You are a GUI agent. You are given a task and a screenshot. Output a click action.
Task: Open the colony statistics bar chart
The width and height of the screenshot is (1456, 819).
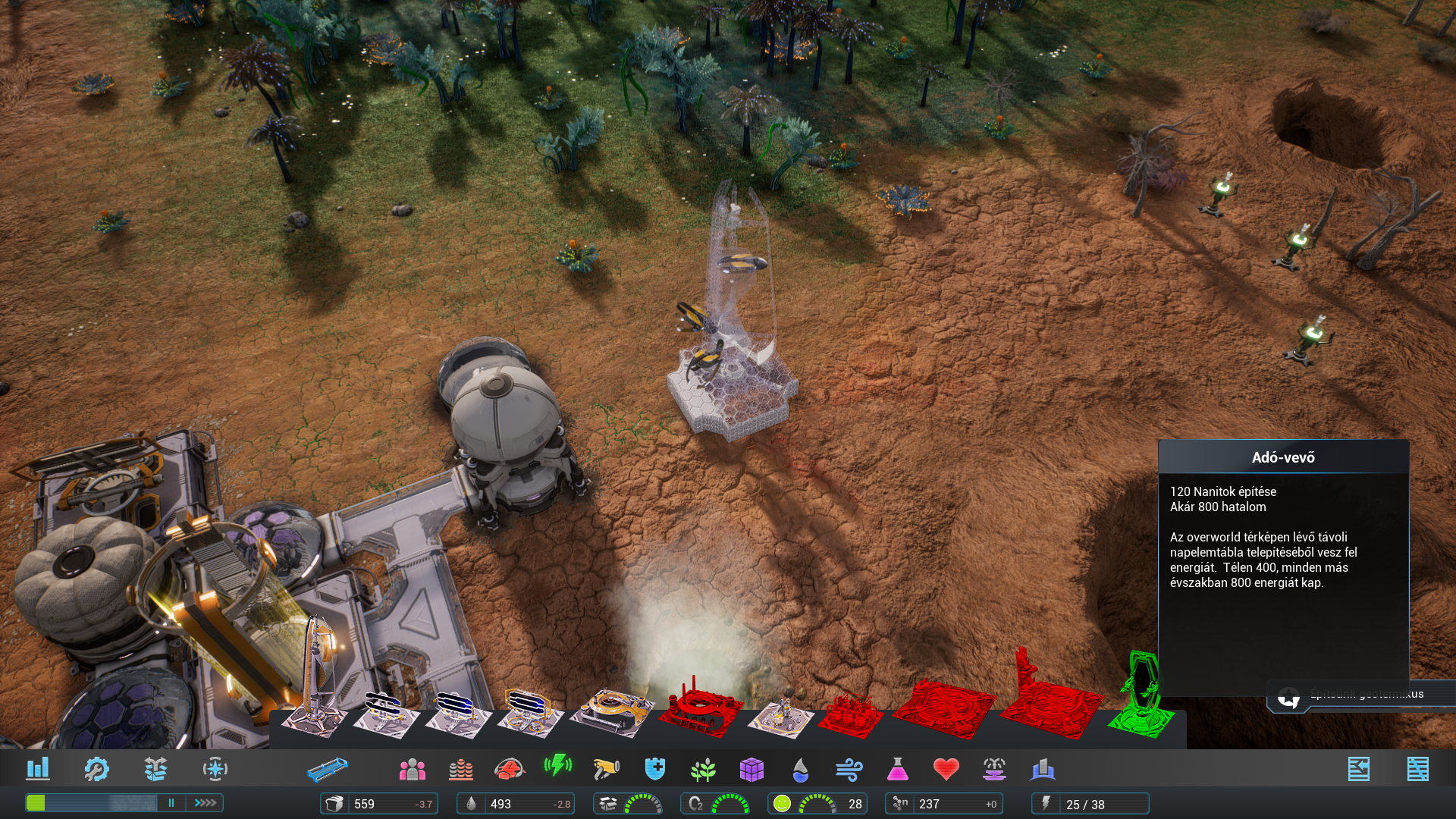click(38, 769)
